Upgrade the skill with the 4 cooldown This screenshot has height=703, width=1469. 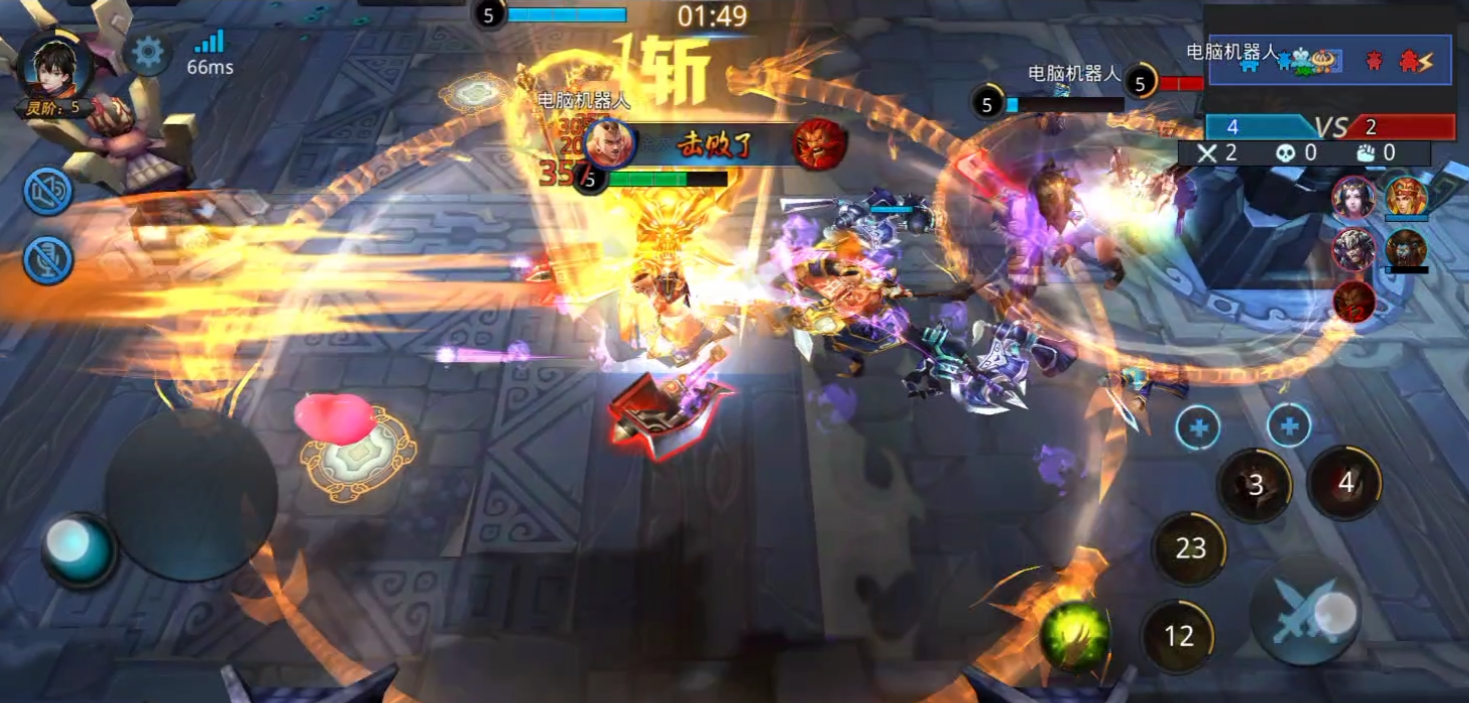(1289, 427)
